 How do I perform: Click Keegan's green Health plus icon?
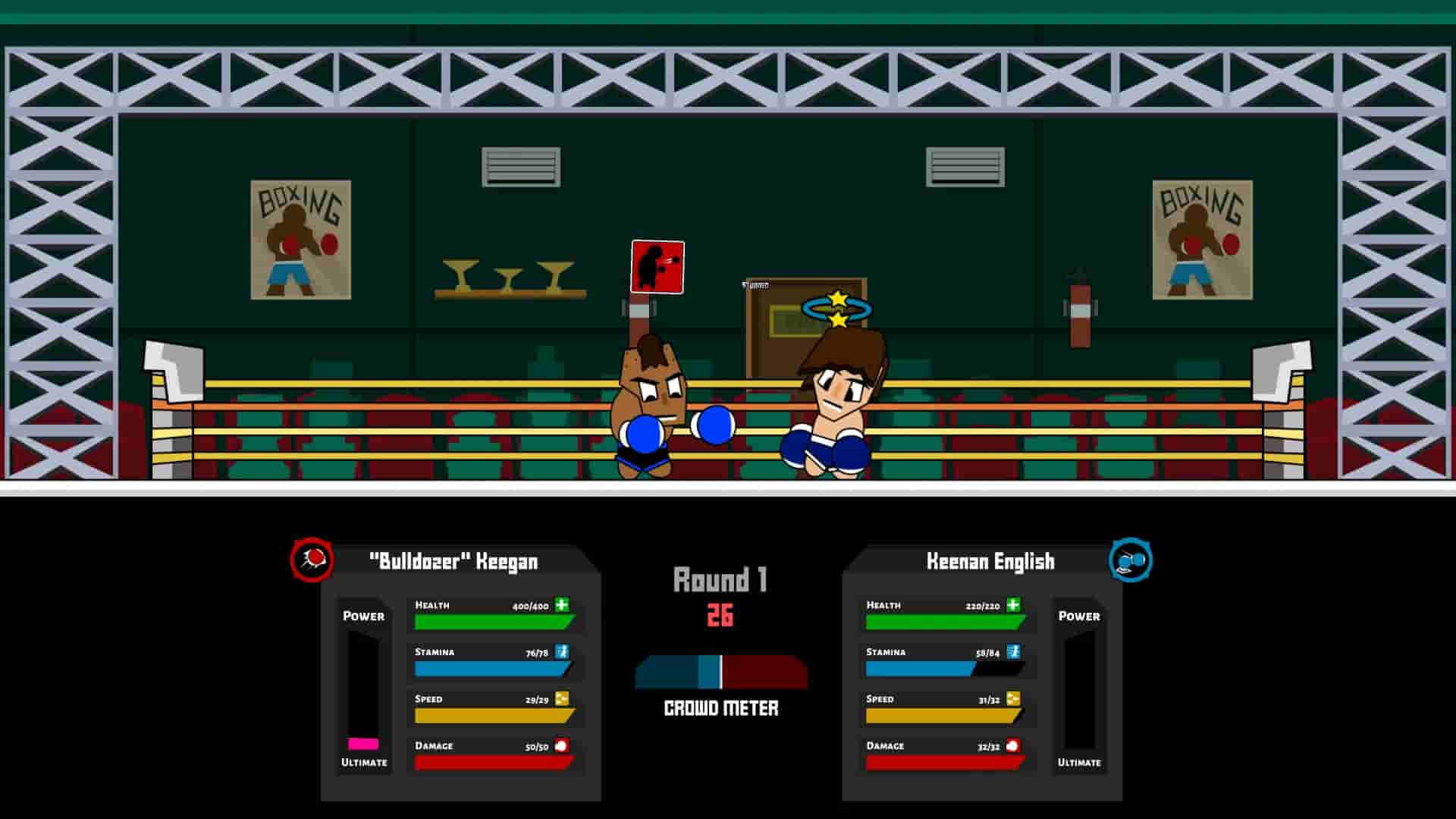click(x=562, y=605)
